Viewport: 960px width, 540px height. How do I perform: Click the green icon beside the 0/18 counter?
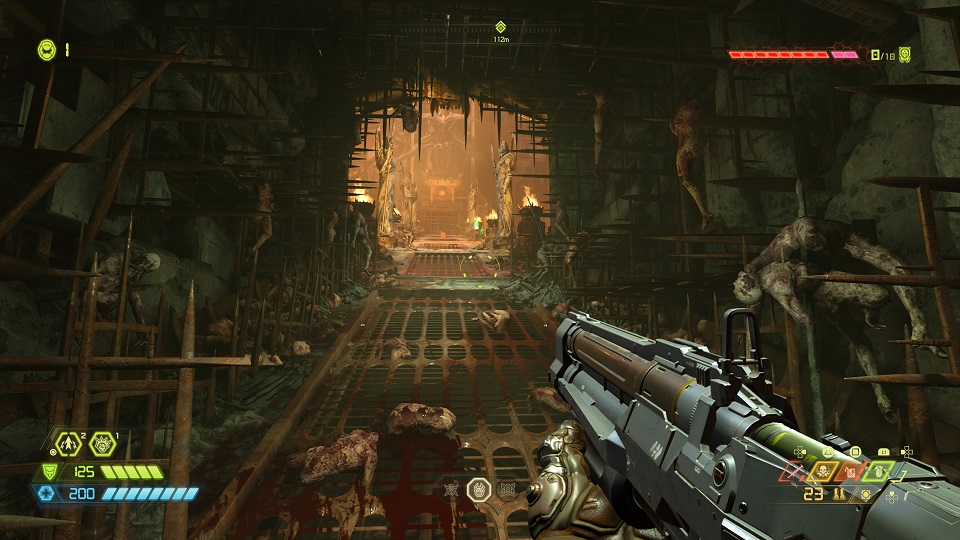(905, 54)
